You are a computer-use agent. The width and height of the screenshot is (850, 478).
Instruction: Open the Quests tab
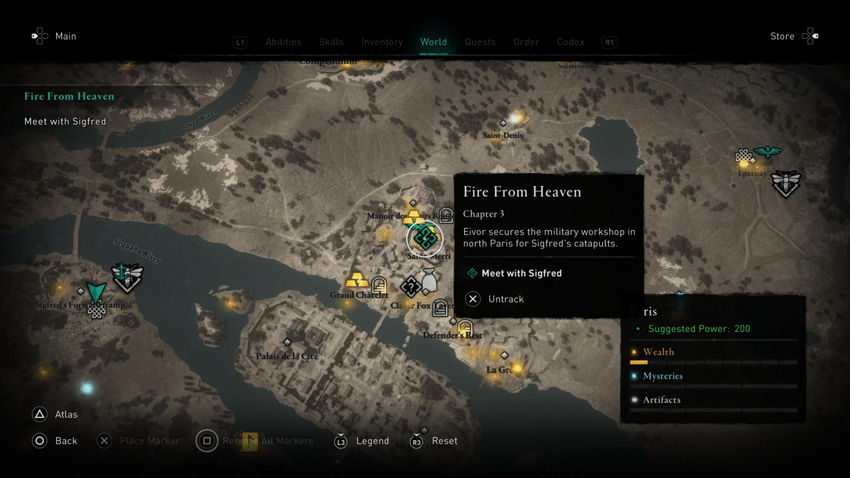coord(480,42)
